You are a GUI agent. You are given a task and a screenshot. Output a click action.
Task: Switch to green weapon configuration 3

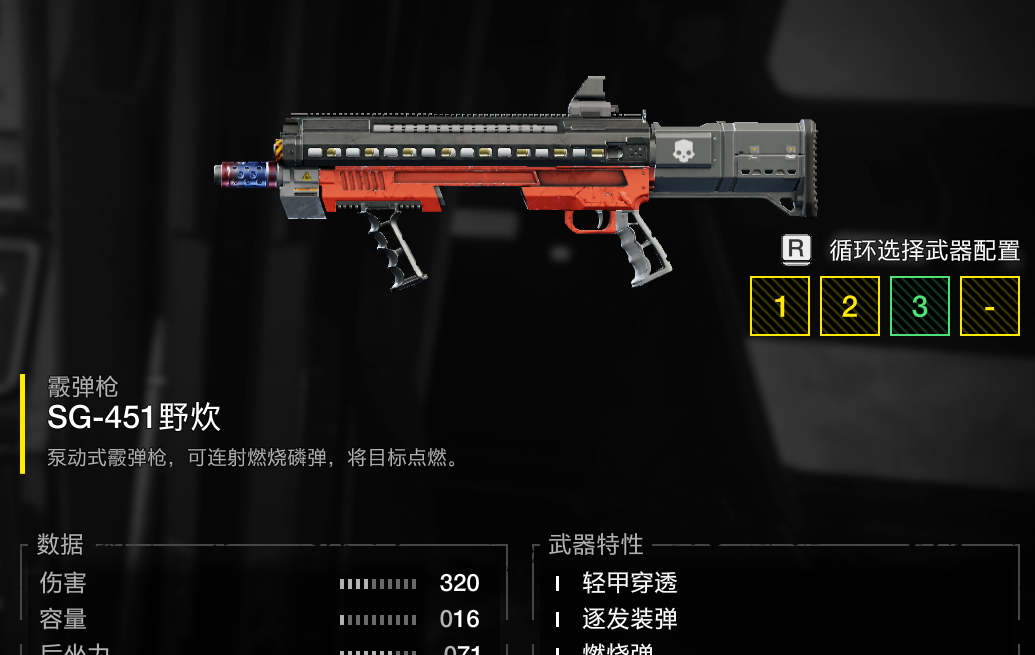tap(919, 306)
